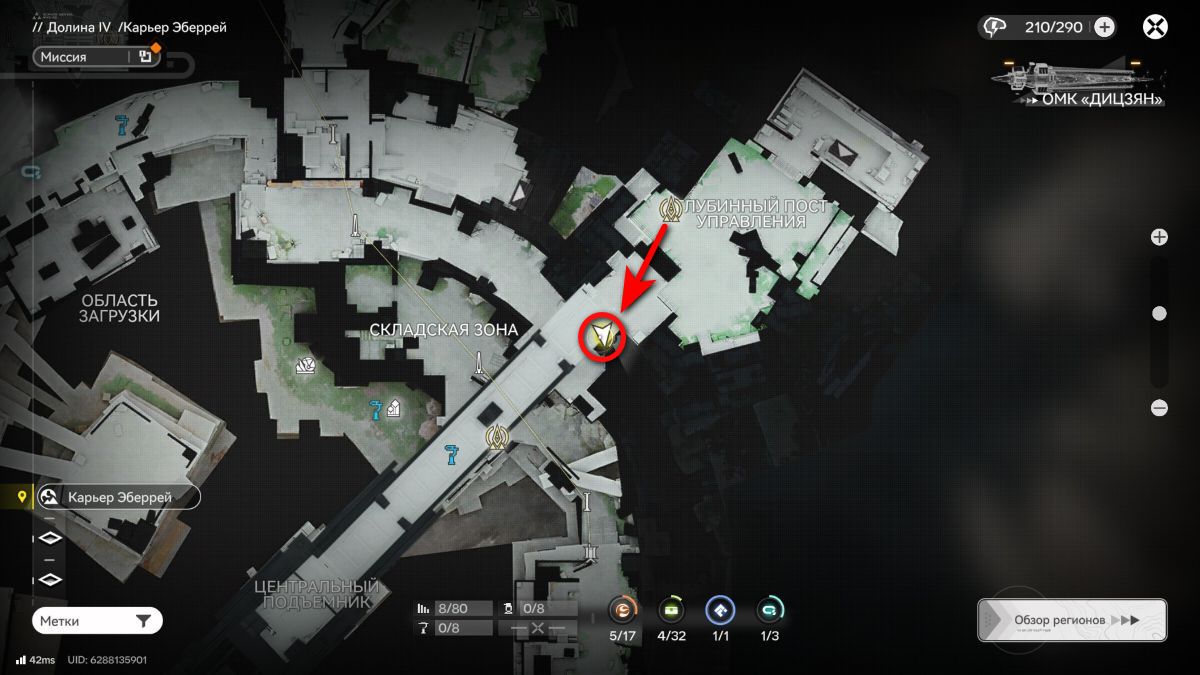This screenshot has height=675, width=1200.
Task: Show the orange 5/17 collectible tracker
Action: click(624, 610)
